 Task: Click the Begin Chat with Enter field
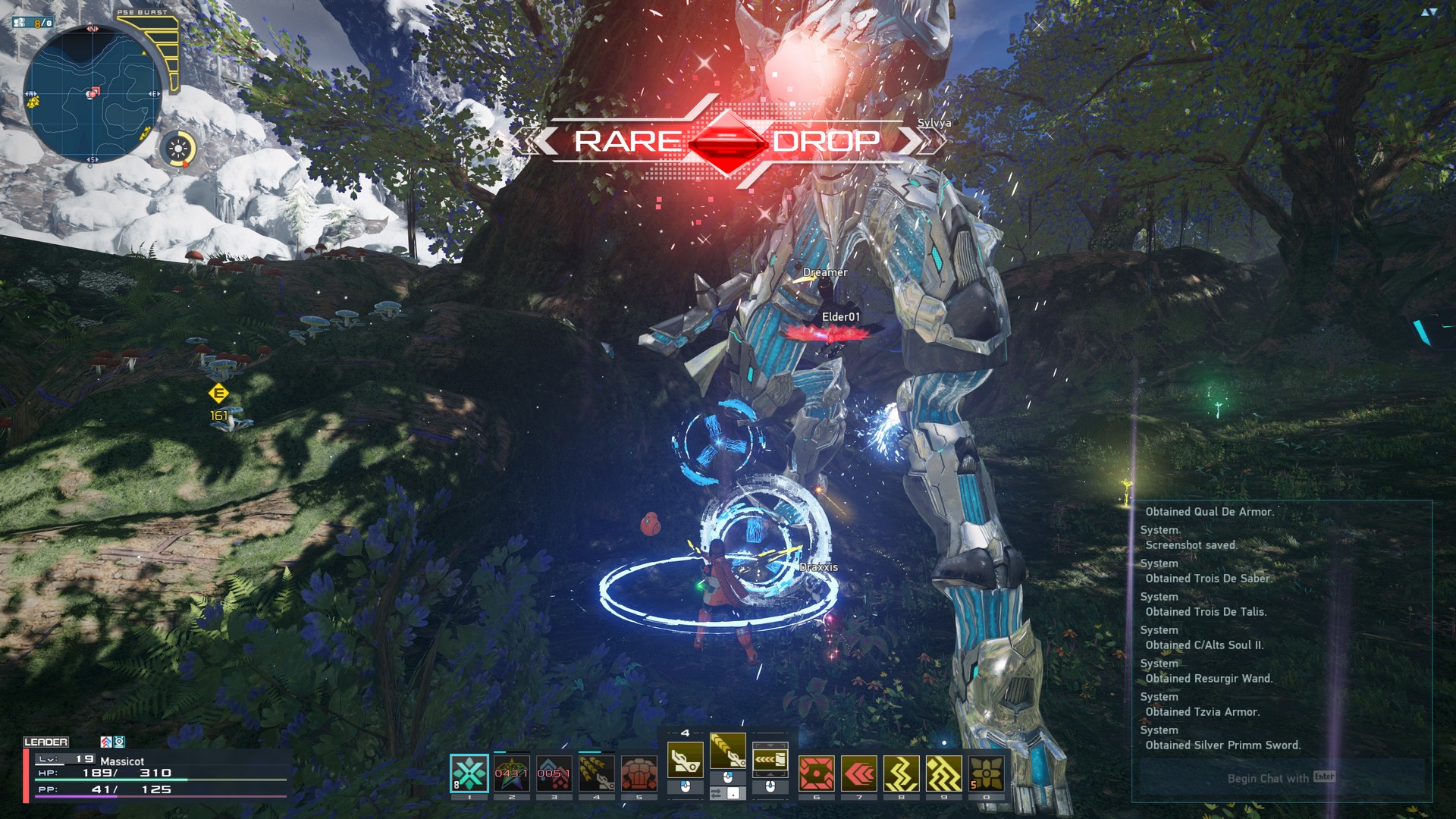[x=1282, y=777]
